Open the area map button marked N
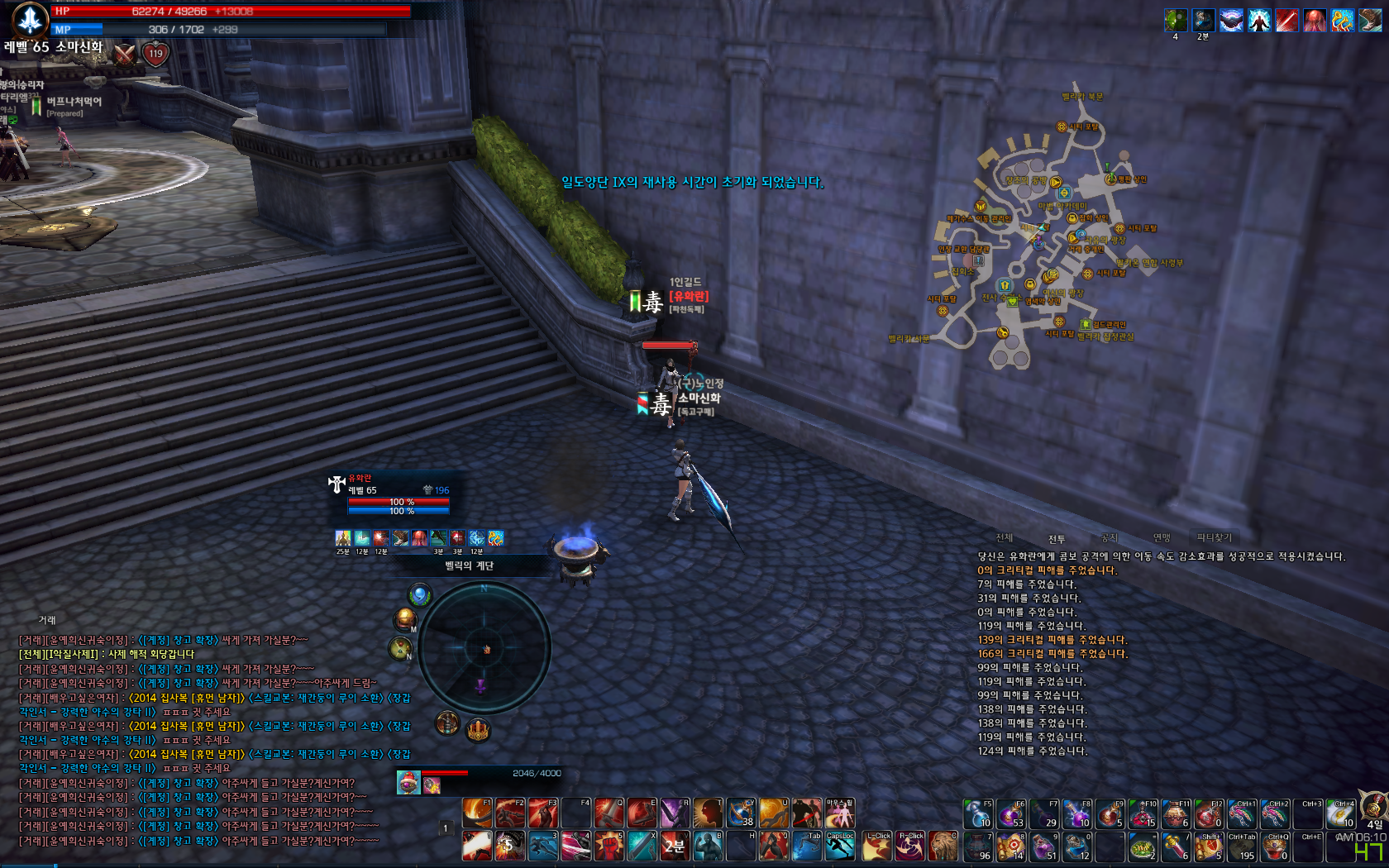 pyautogui.click(x=400, y=648)
